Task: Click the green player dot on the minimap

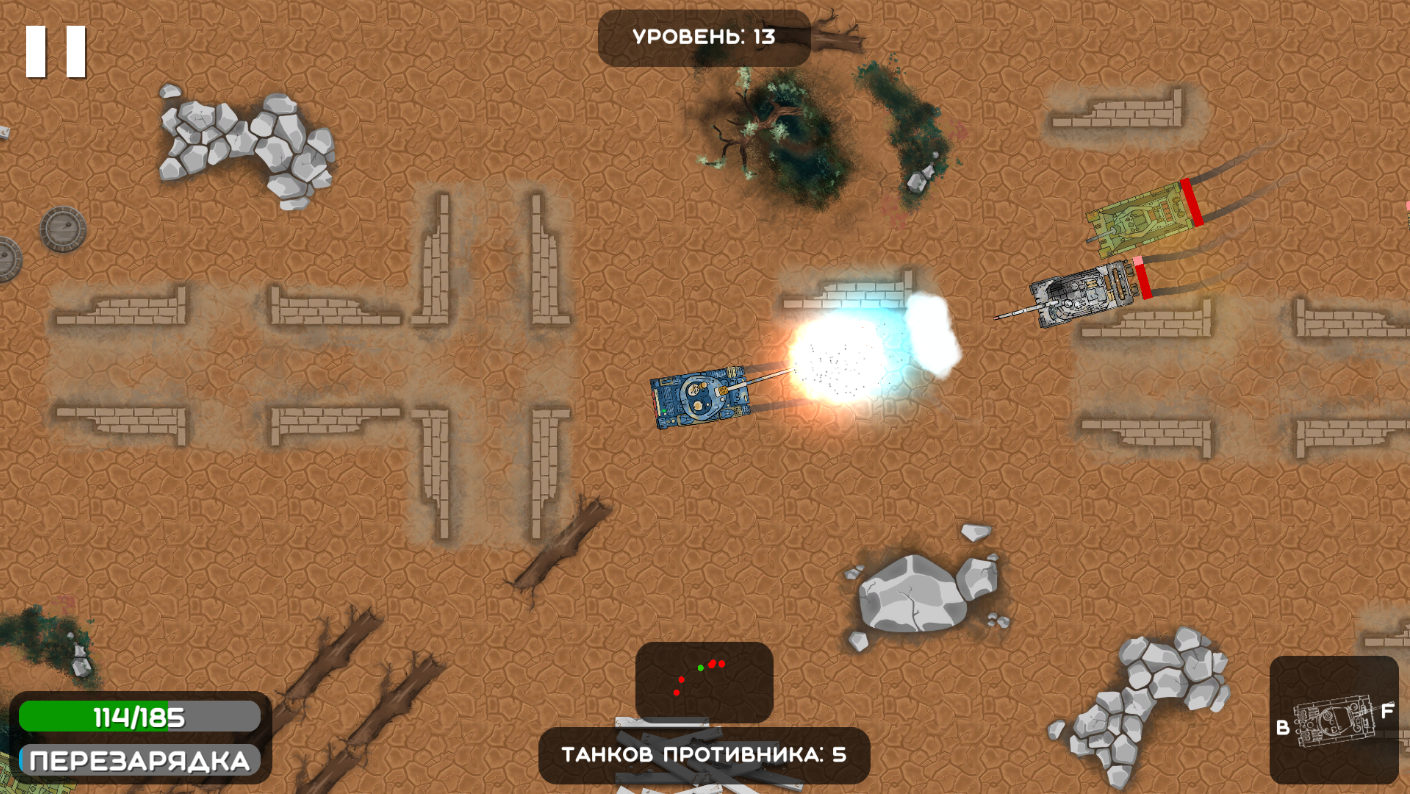Action: point(701,667)
